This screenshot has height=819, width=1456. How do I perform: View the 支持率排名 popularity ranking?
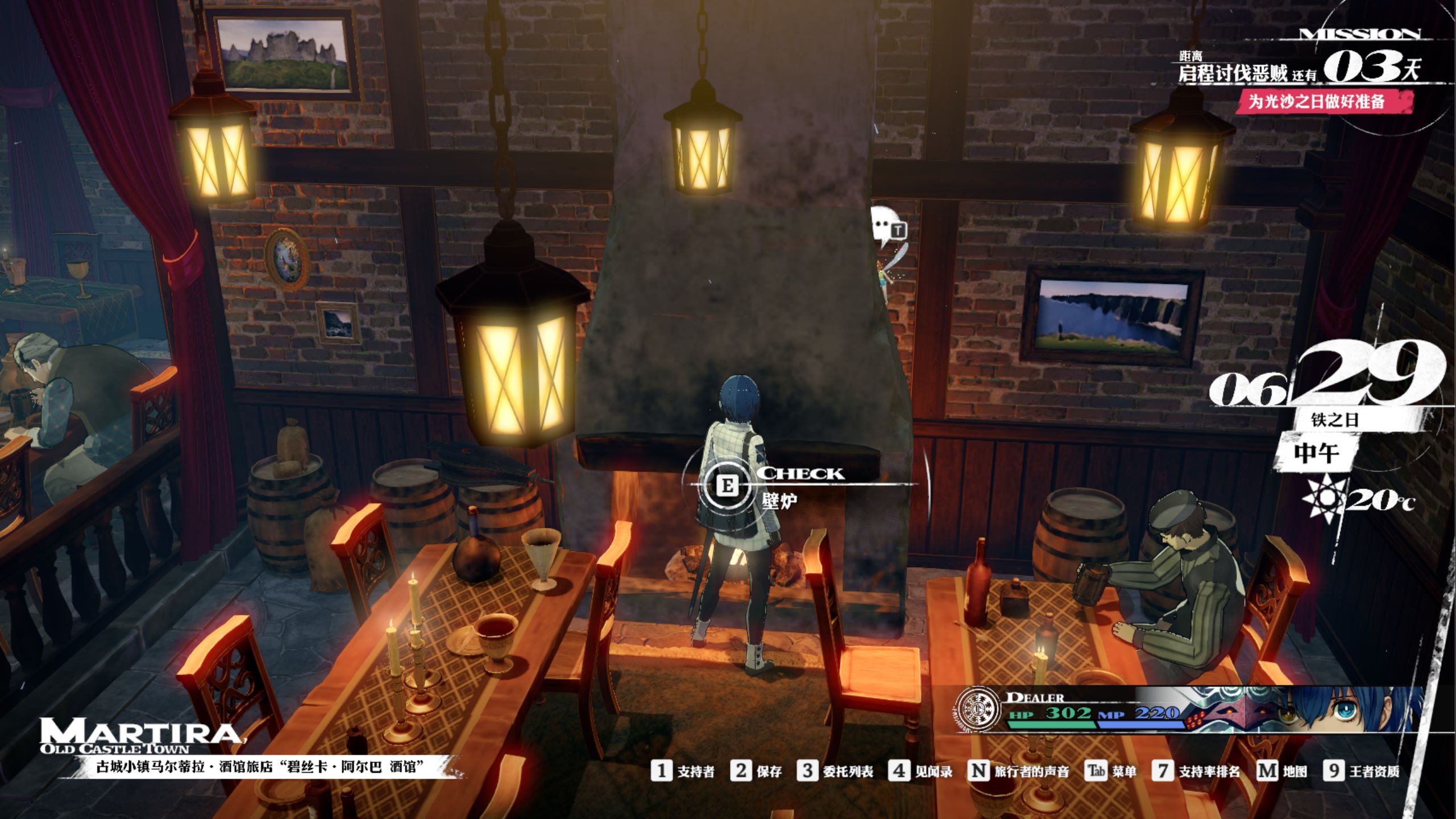tap(1196, 771)
